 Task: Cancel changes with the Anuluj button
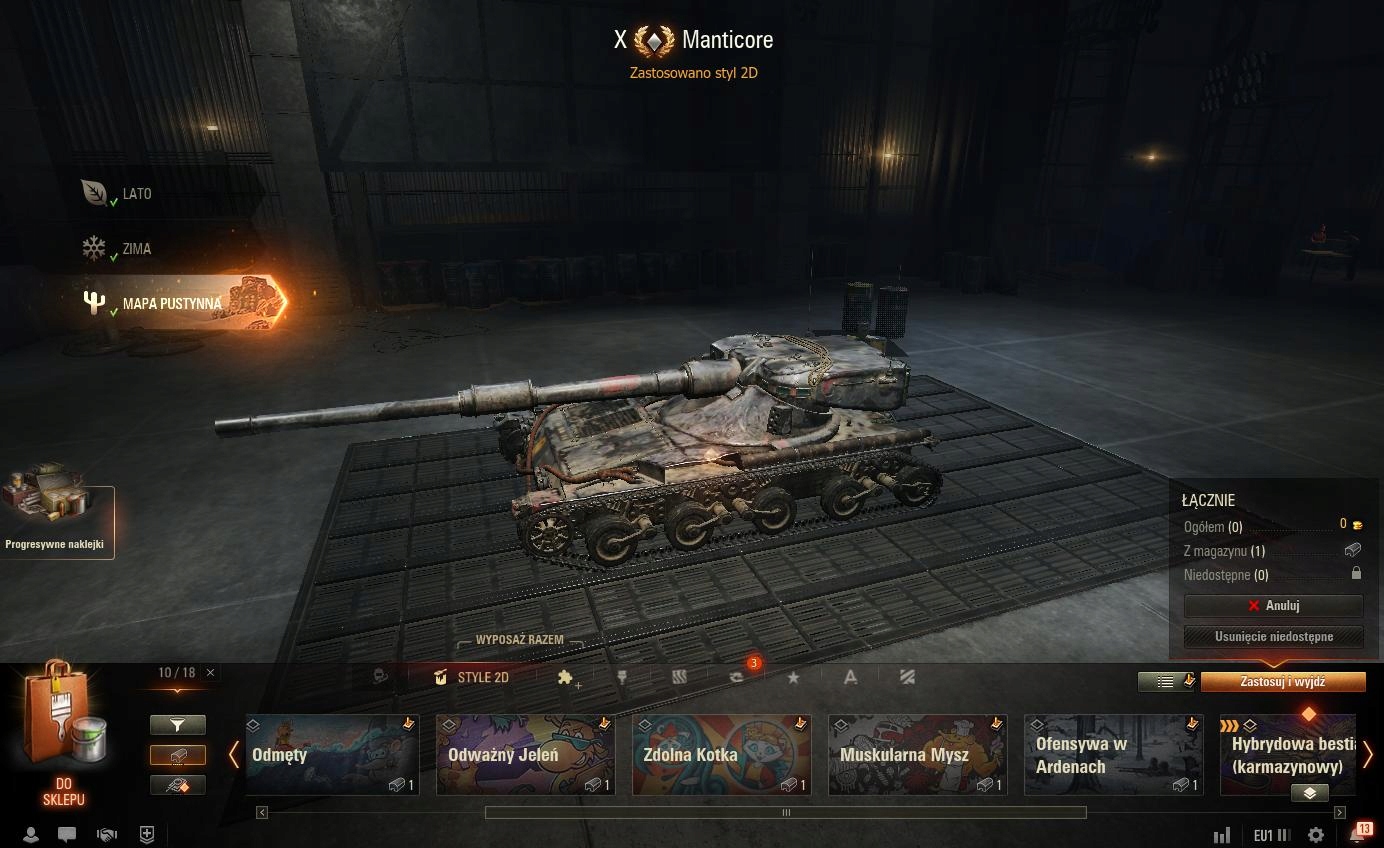click(1273, 606)
